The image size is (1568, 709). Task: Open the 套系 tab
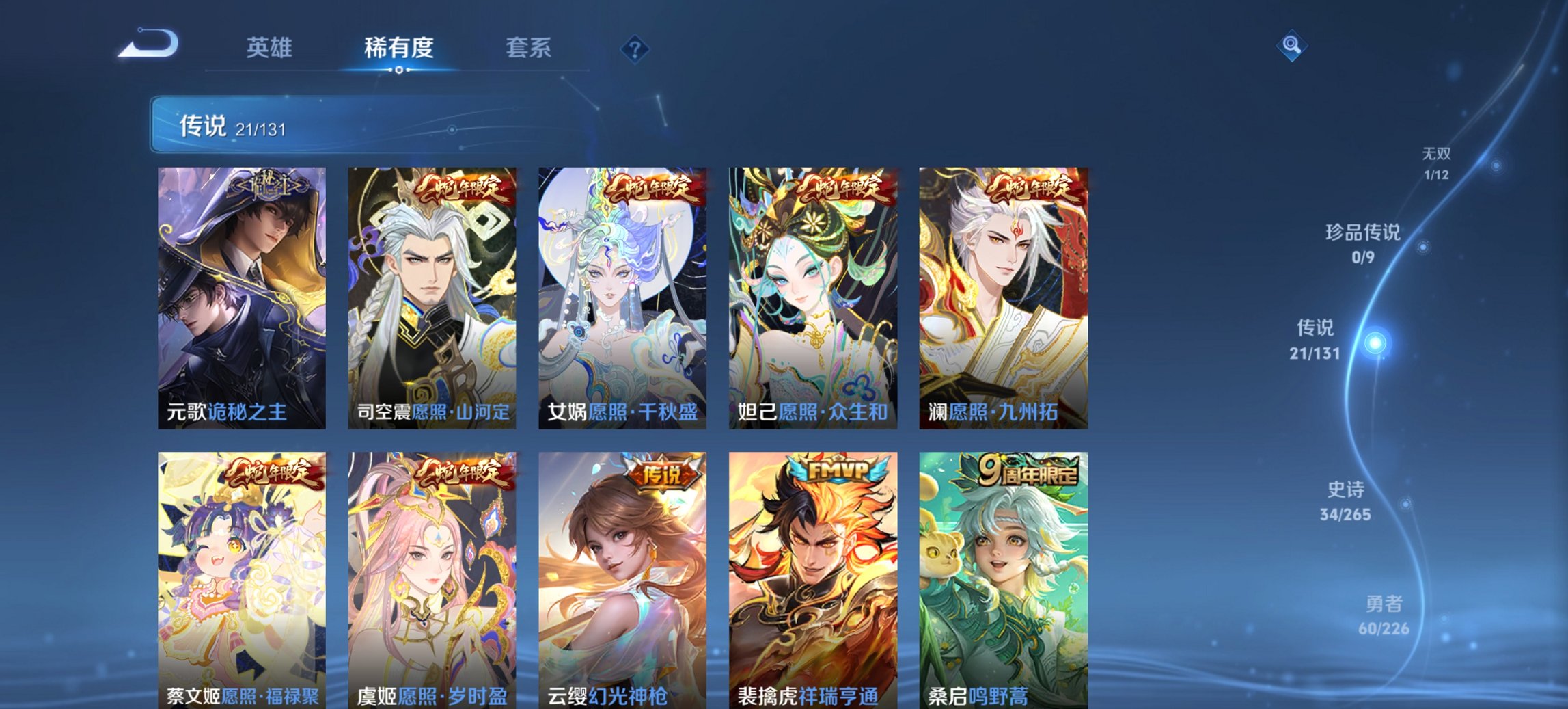(528, 47)
